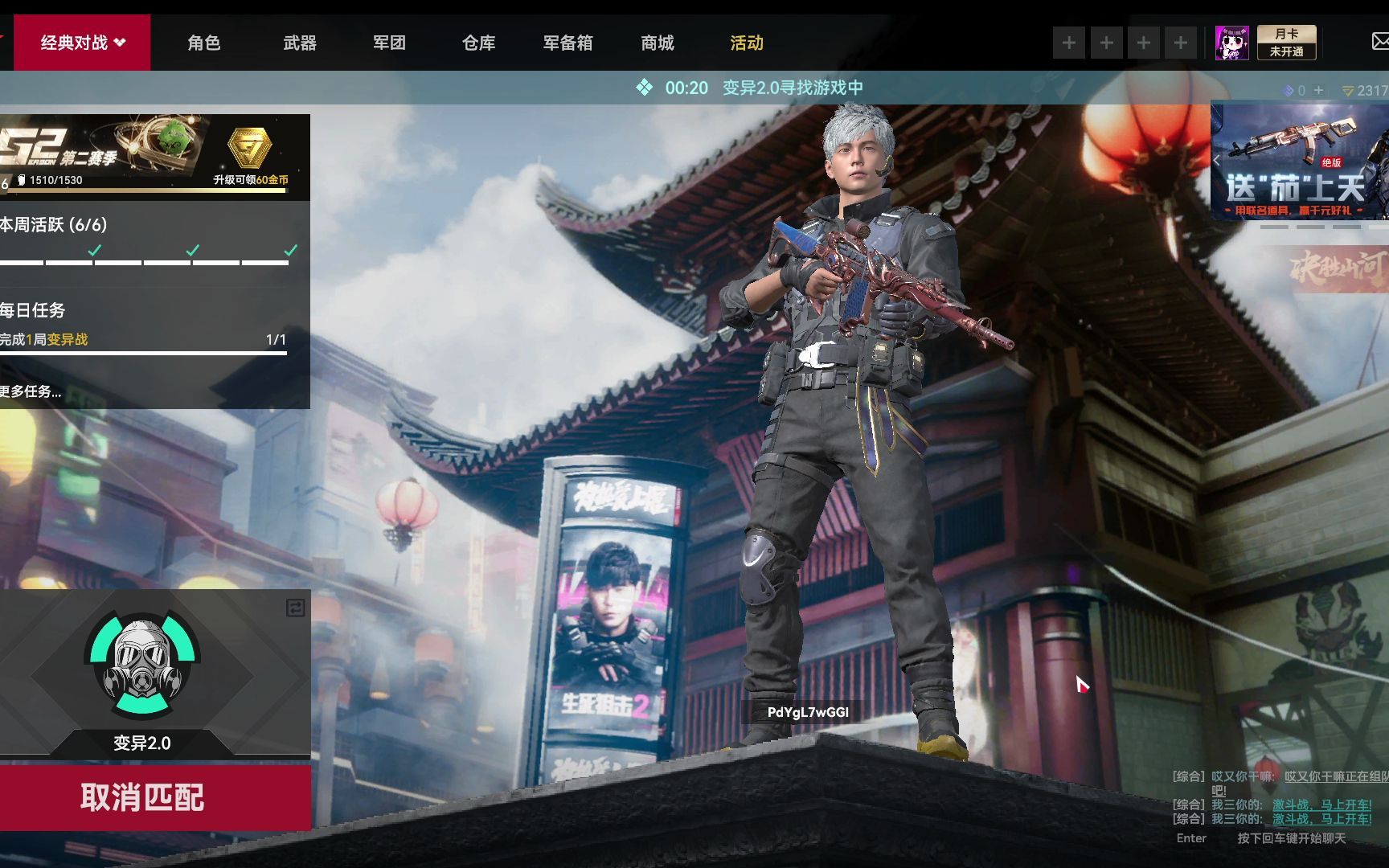
Task: Click 取消匹配 to cancel matchmaking
Action: pyautogui.click(x=143, y=797)
